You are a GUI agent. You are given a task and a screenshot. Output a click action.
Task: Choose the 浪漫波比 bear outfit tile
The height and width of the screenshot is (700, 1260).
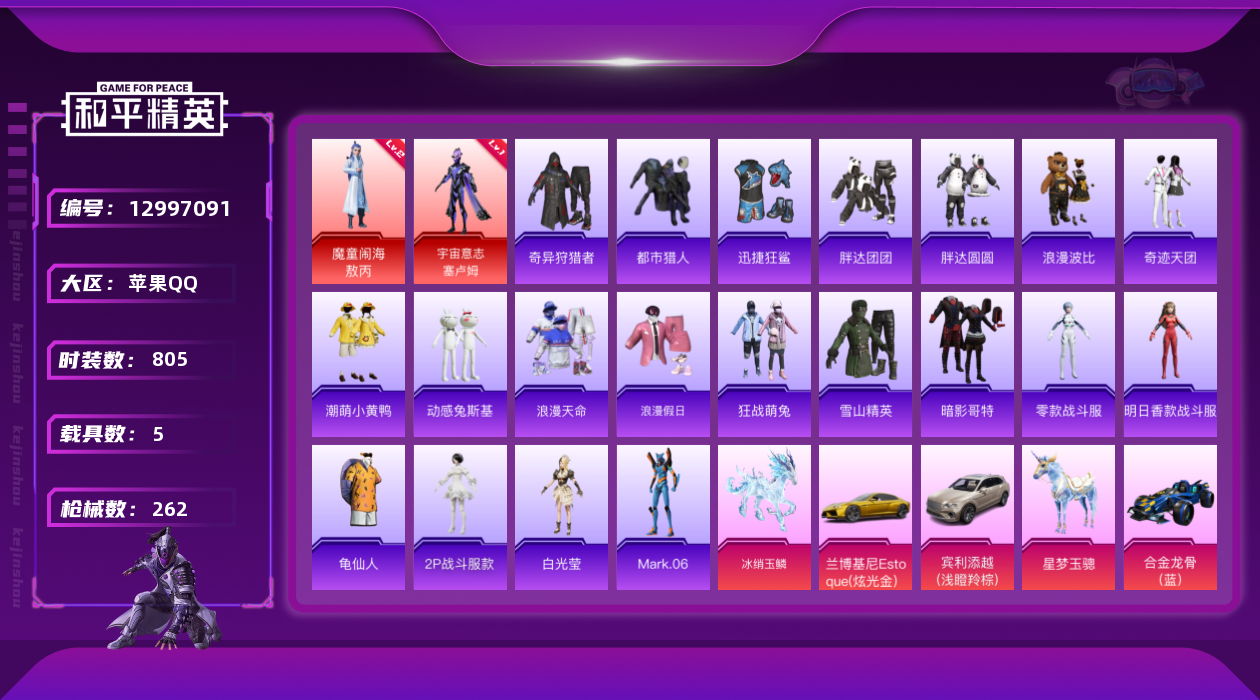[x=1068, y=211]
